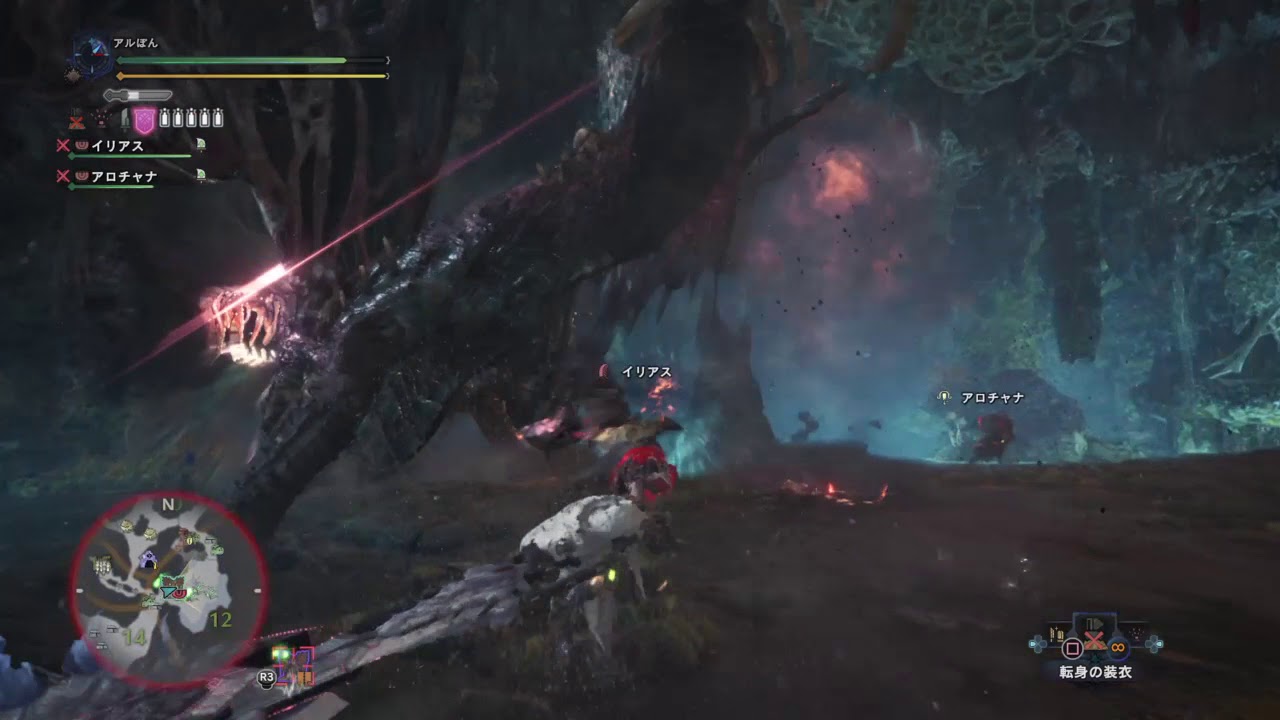
Task: Toggle the red X beside アロチャナ
Action: click(x=62, y=175)
